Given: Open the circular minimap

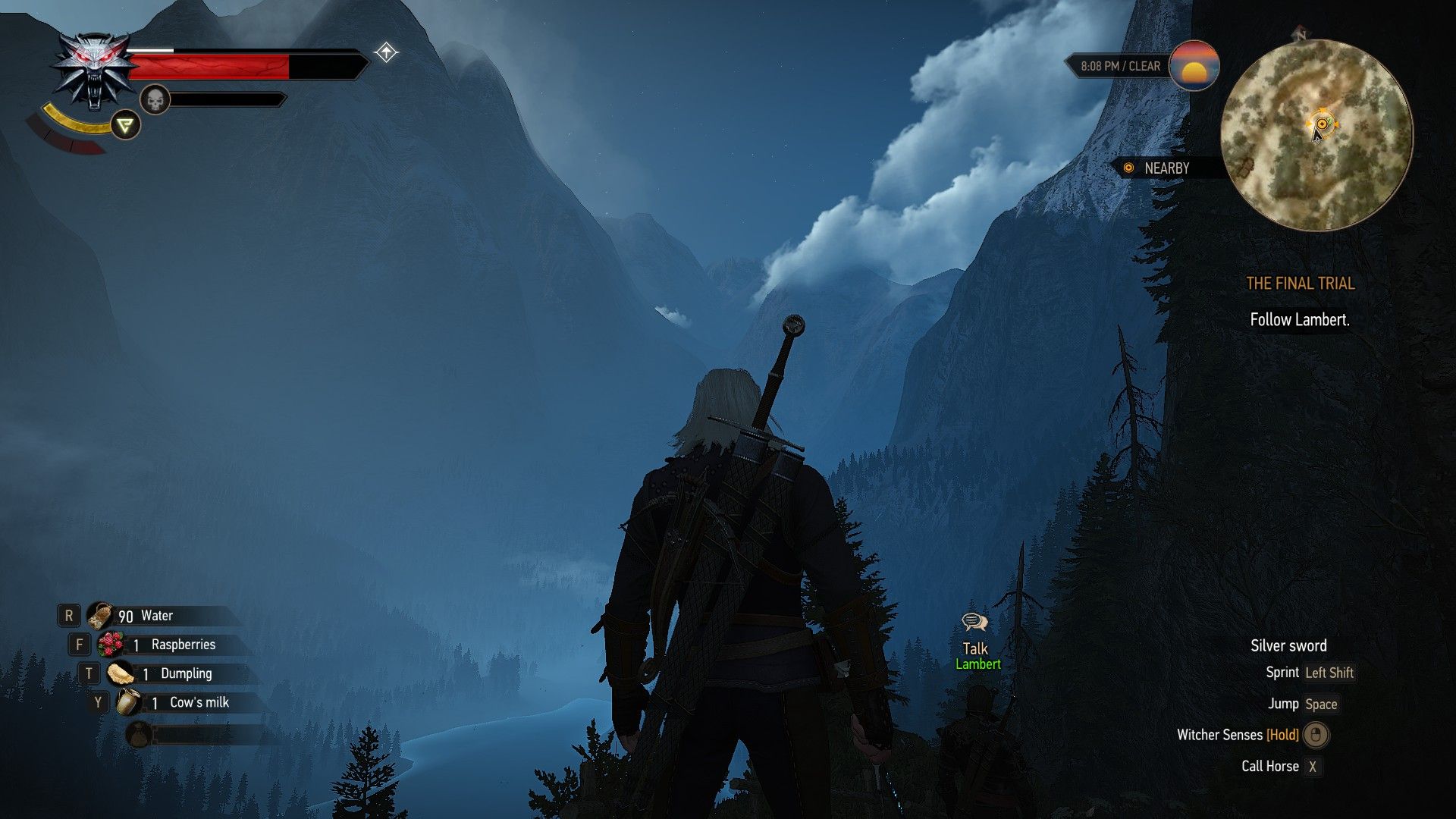Looking at the screenshot, I should tap(1316, 136).
